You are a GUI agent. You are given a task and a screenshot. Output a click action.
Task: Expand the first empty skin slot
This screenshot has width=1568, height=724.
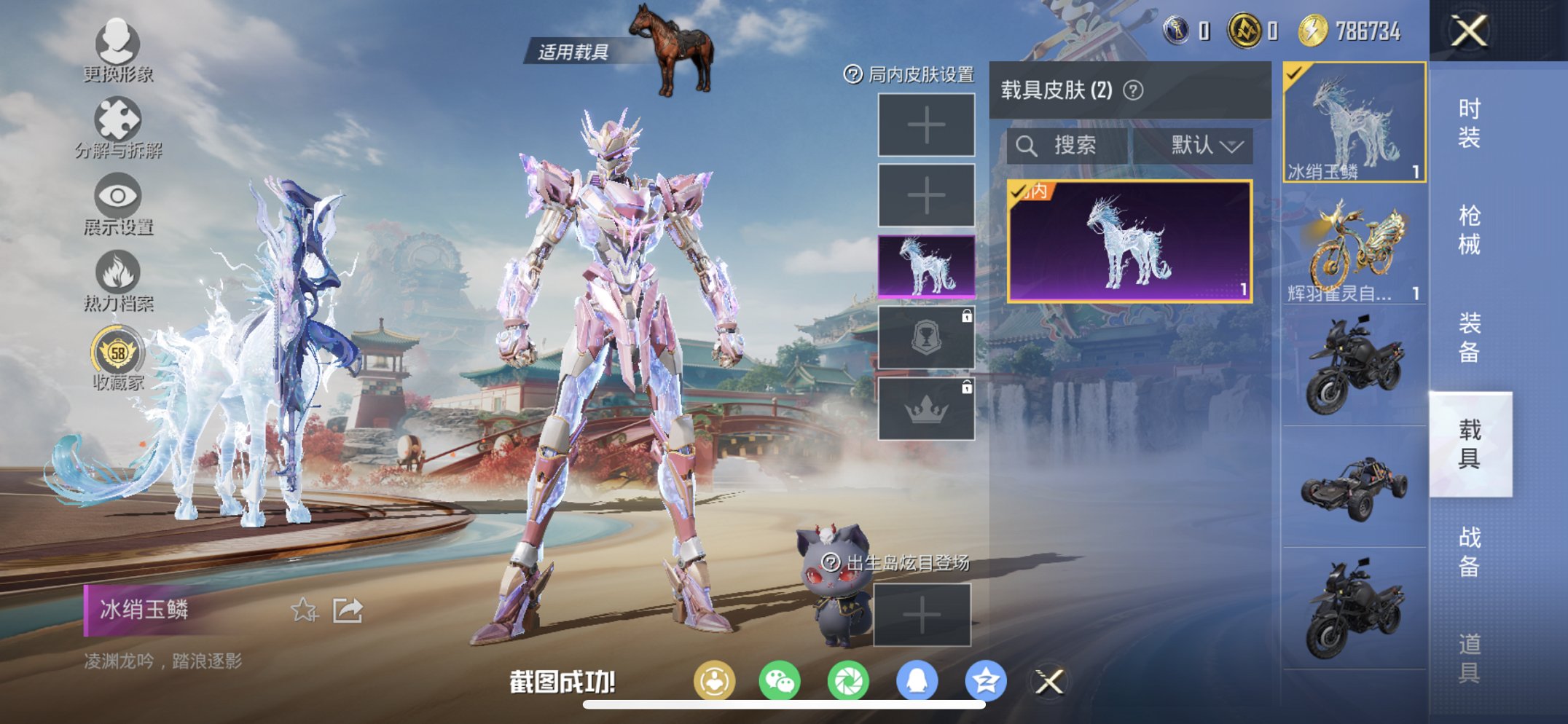(926, 125)
